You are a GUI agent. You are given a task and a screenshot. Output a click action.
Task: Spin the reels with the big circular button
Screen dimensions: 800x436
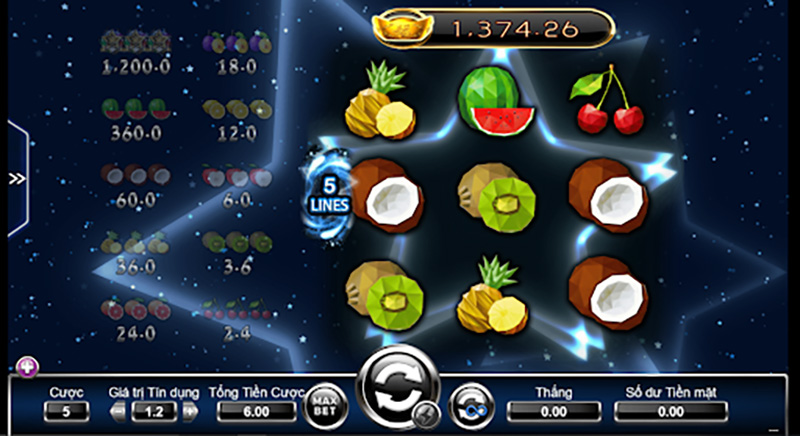pyautogui.click(x=396, y=384)
